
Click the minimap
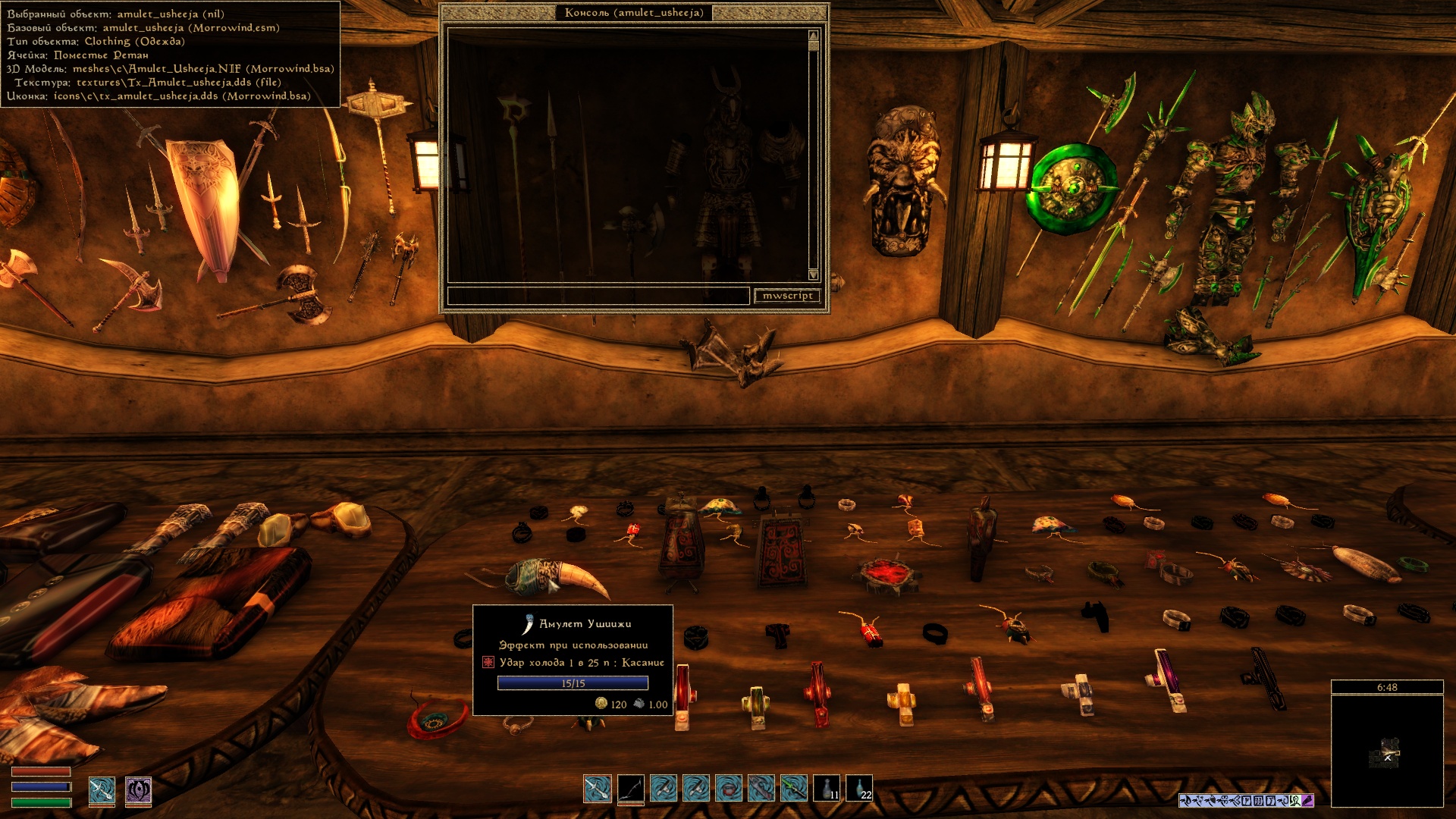click(x=1387, y=751)
